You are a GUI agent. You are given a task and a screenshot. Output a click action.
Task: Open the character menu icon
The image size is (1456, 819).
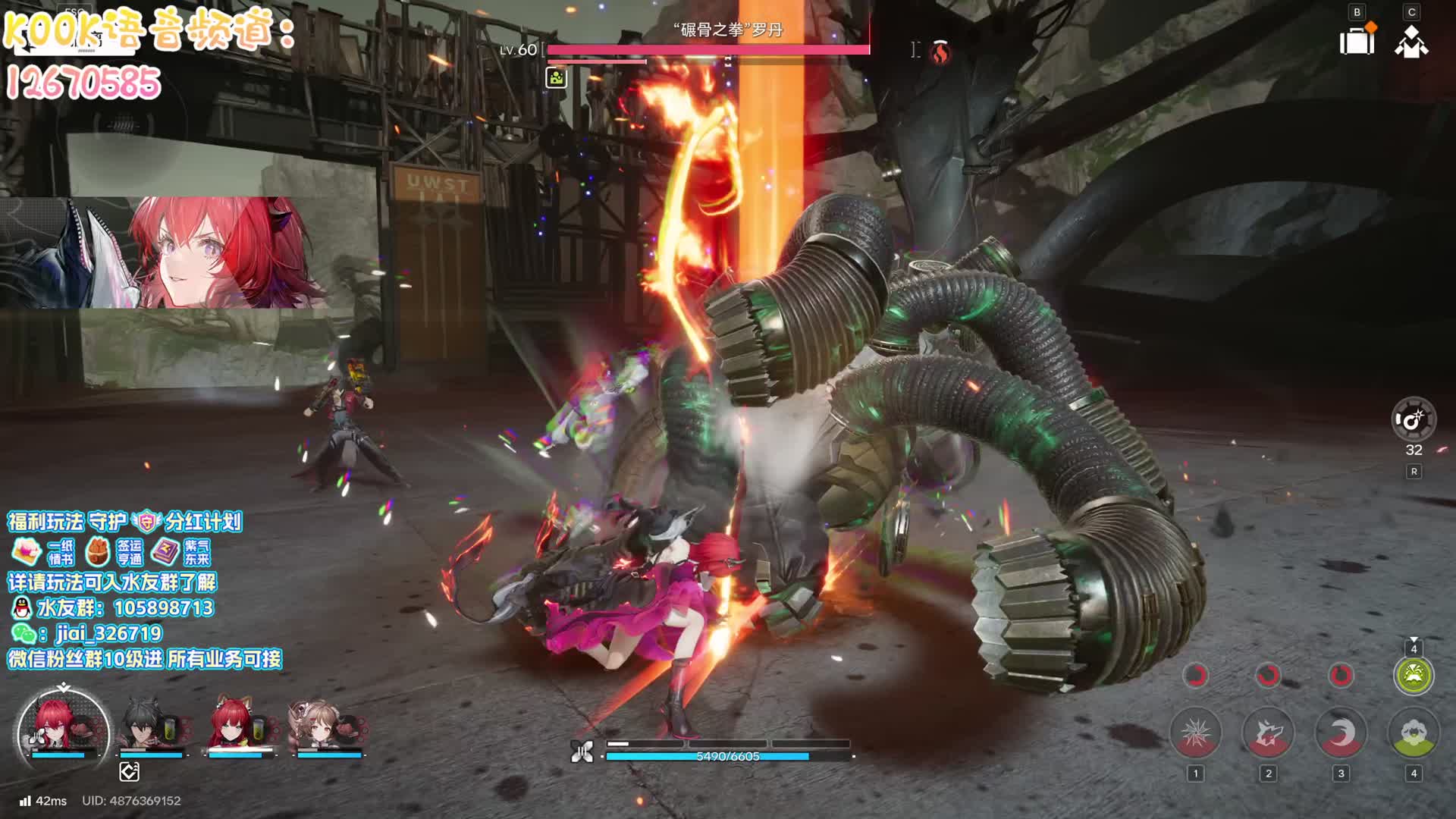tap(1411, 41)
